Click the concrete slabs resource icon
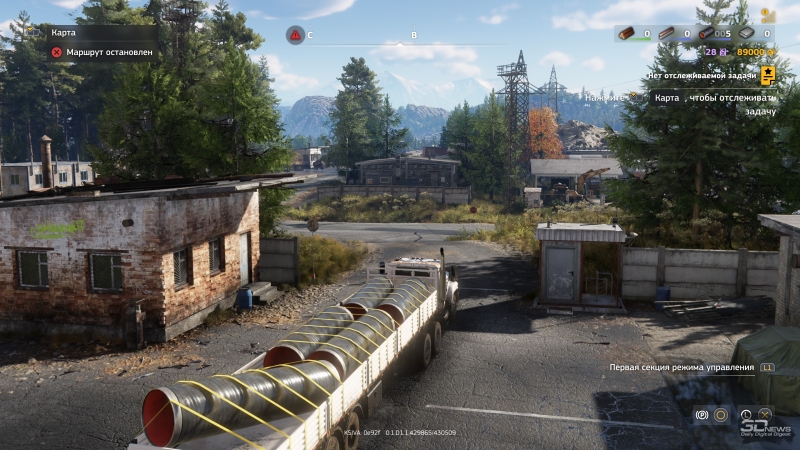The height and width of the screenshot is (450, 800). 746,33
